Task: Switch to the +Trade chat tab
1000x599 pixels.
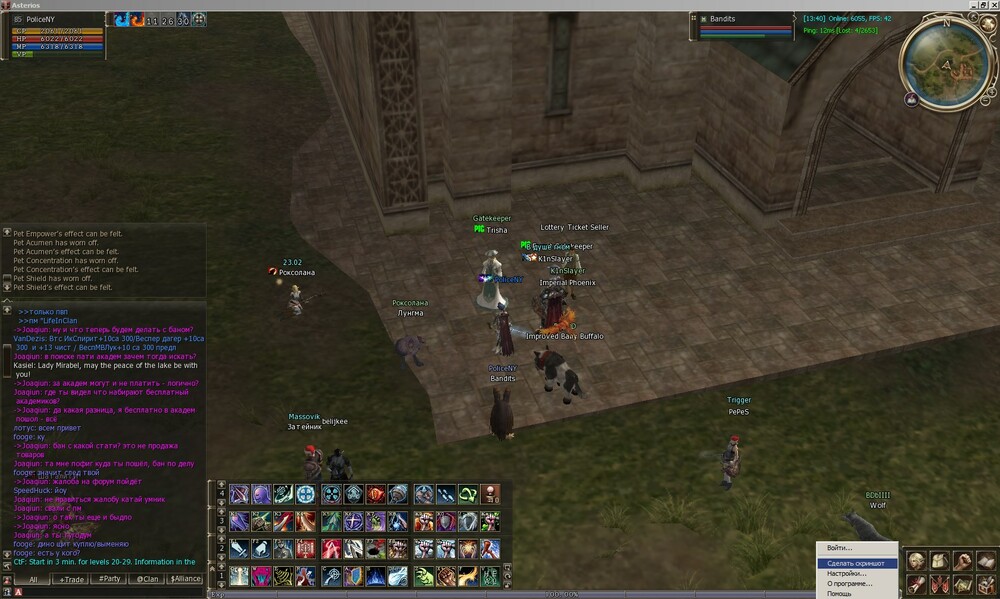Action: coord(72,579)
